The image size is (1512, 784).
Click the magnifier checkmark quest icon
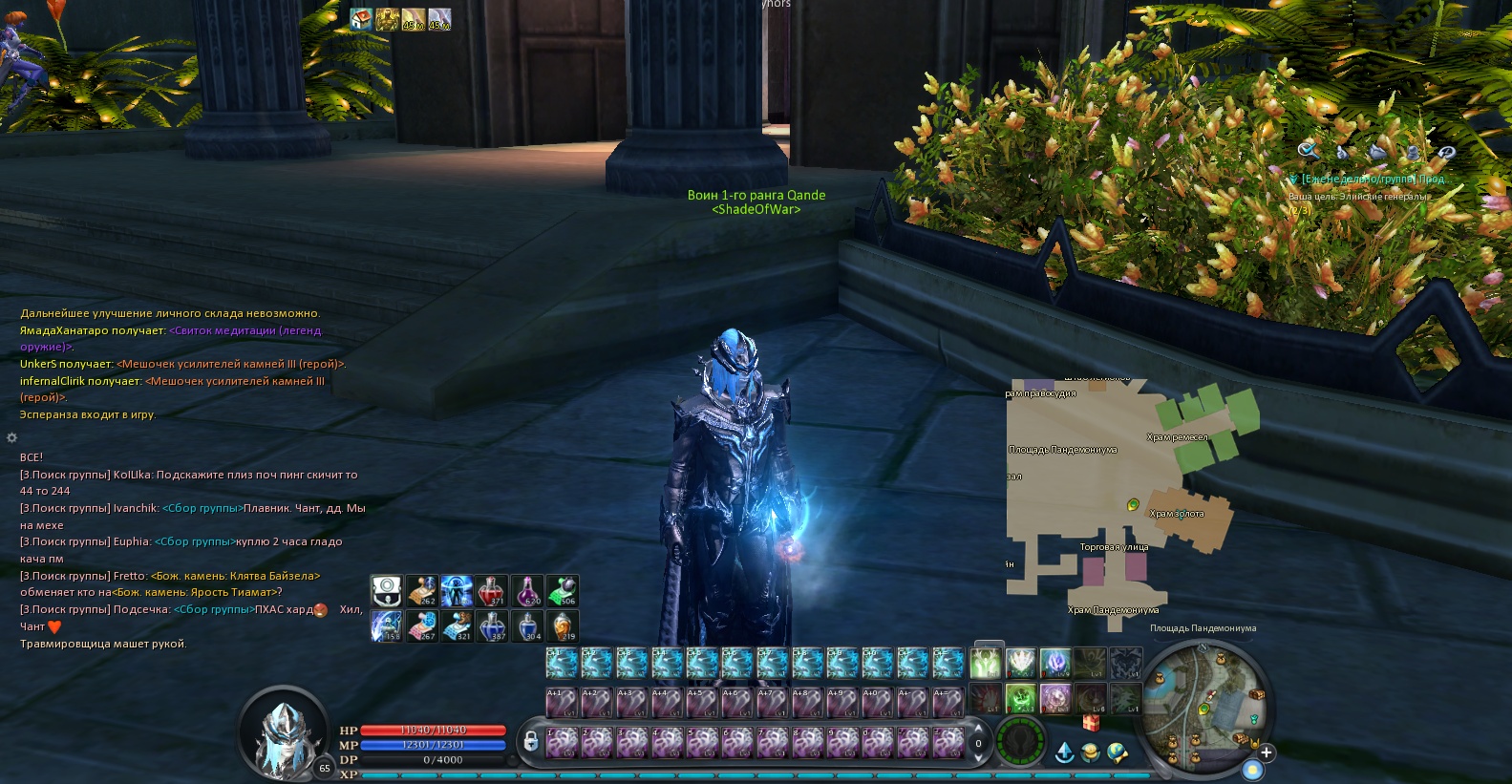(x=1308, y=151)
